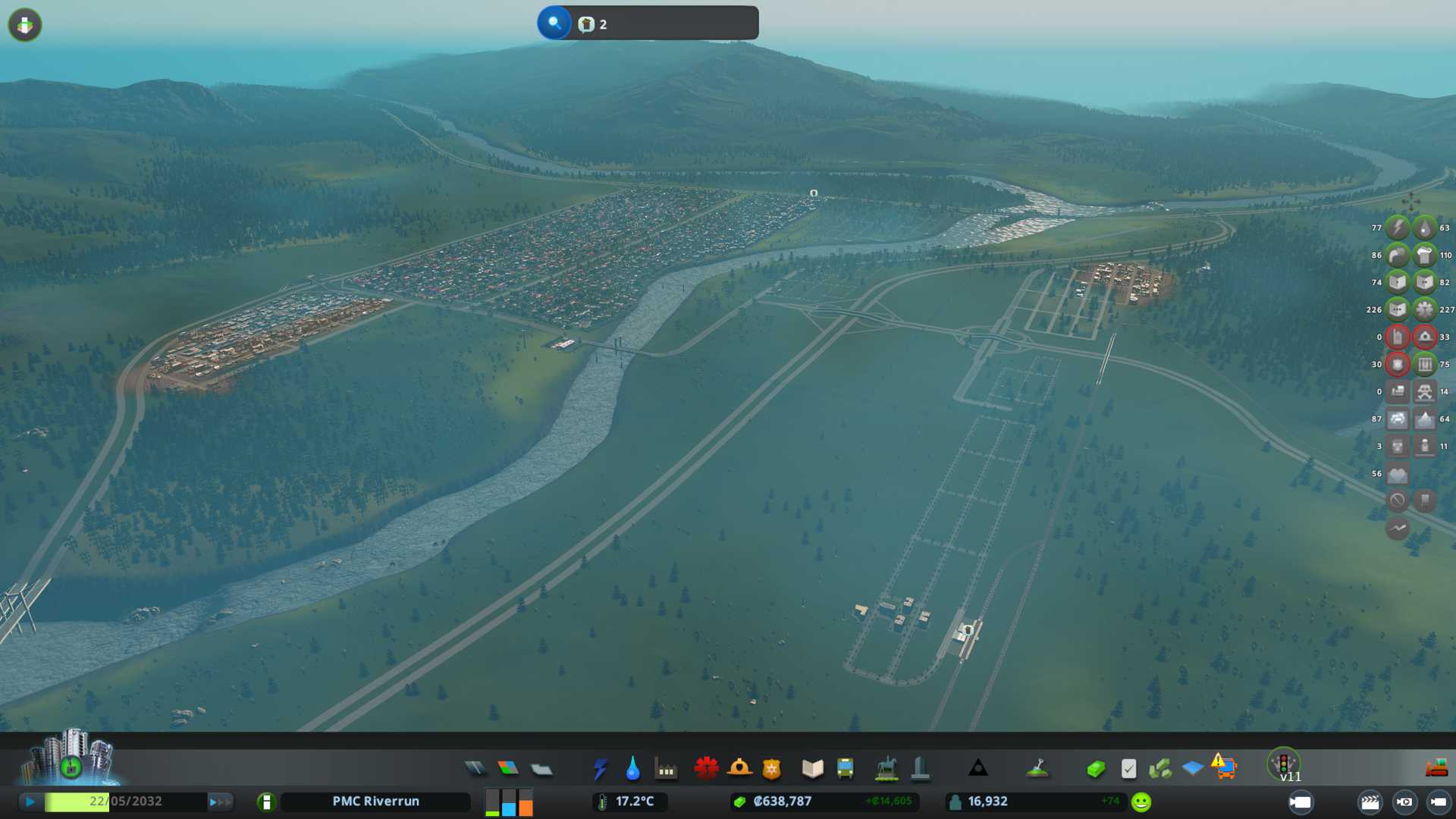Open the Zoning tool
Viewport: 1456px width, 819px height.
508,769
